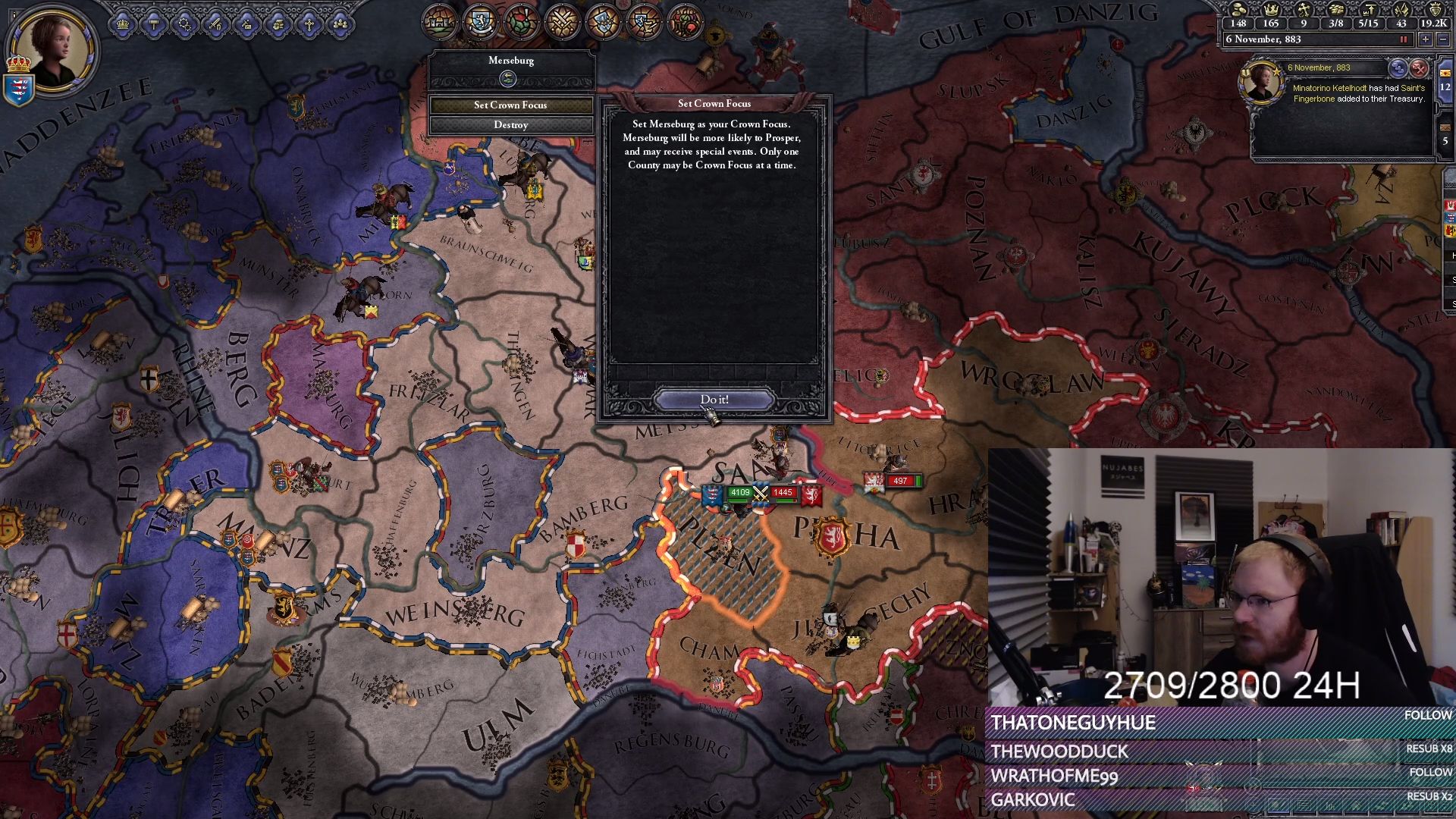View total levies via the crowned shield icon
1456x819 pixels.
1436,11
